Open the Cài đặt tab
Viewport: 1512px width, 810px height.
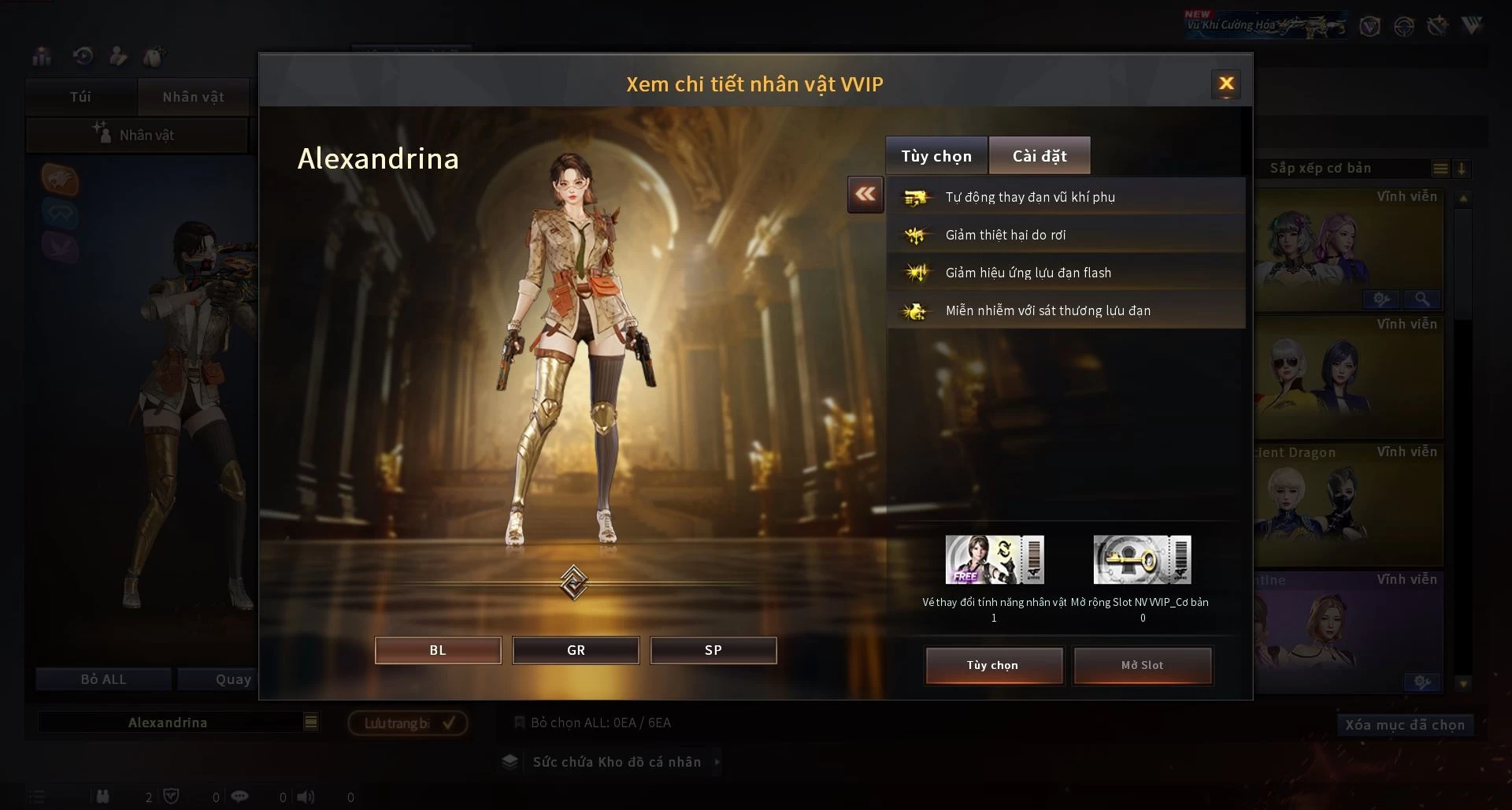(x=1039, y=156)
